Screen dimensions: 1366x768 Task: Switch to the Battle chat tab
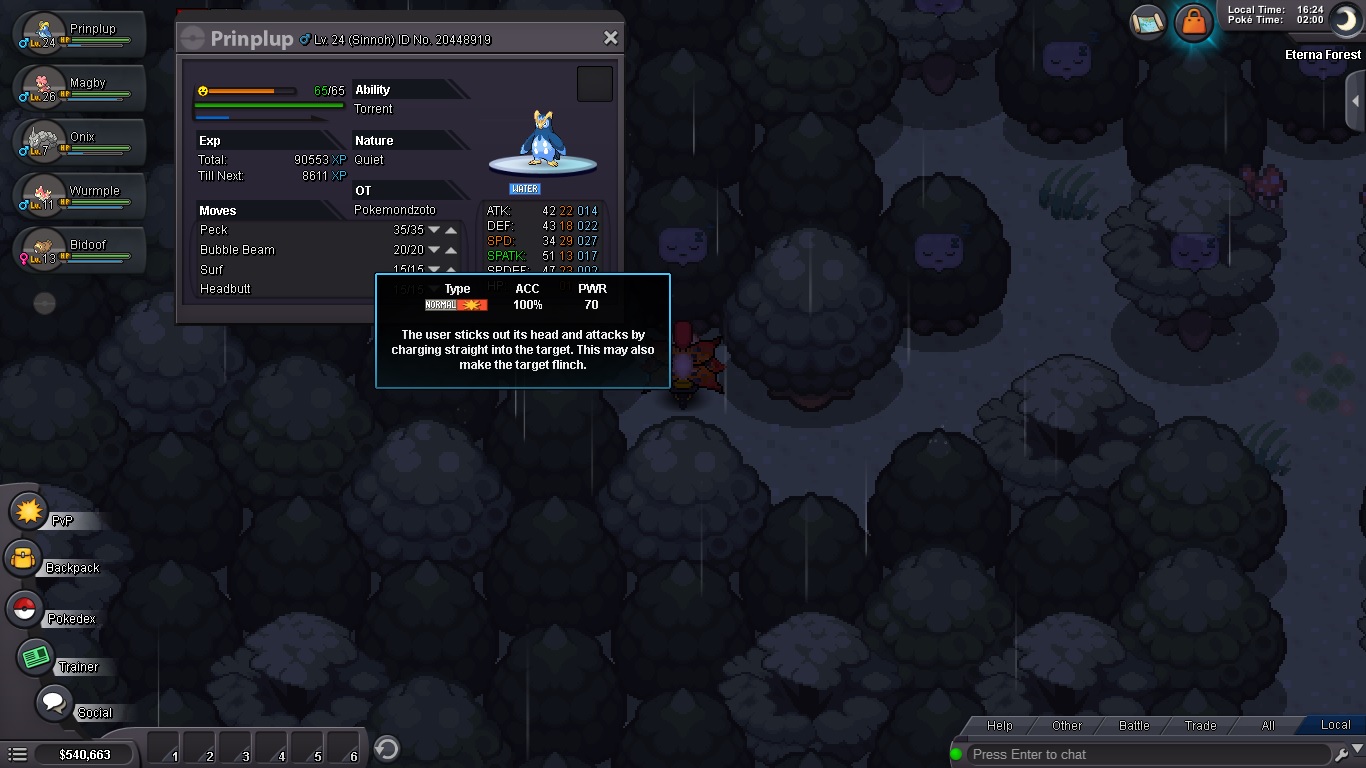coord(1134,725)
